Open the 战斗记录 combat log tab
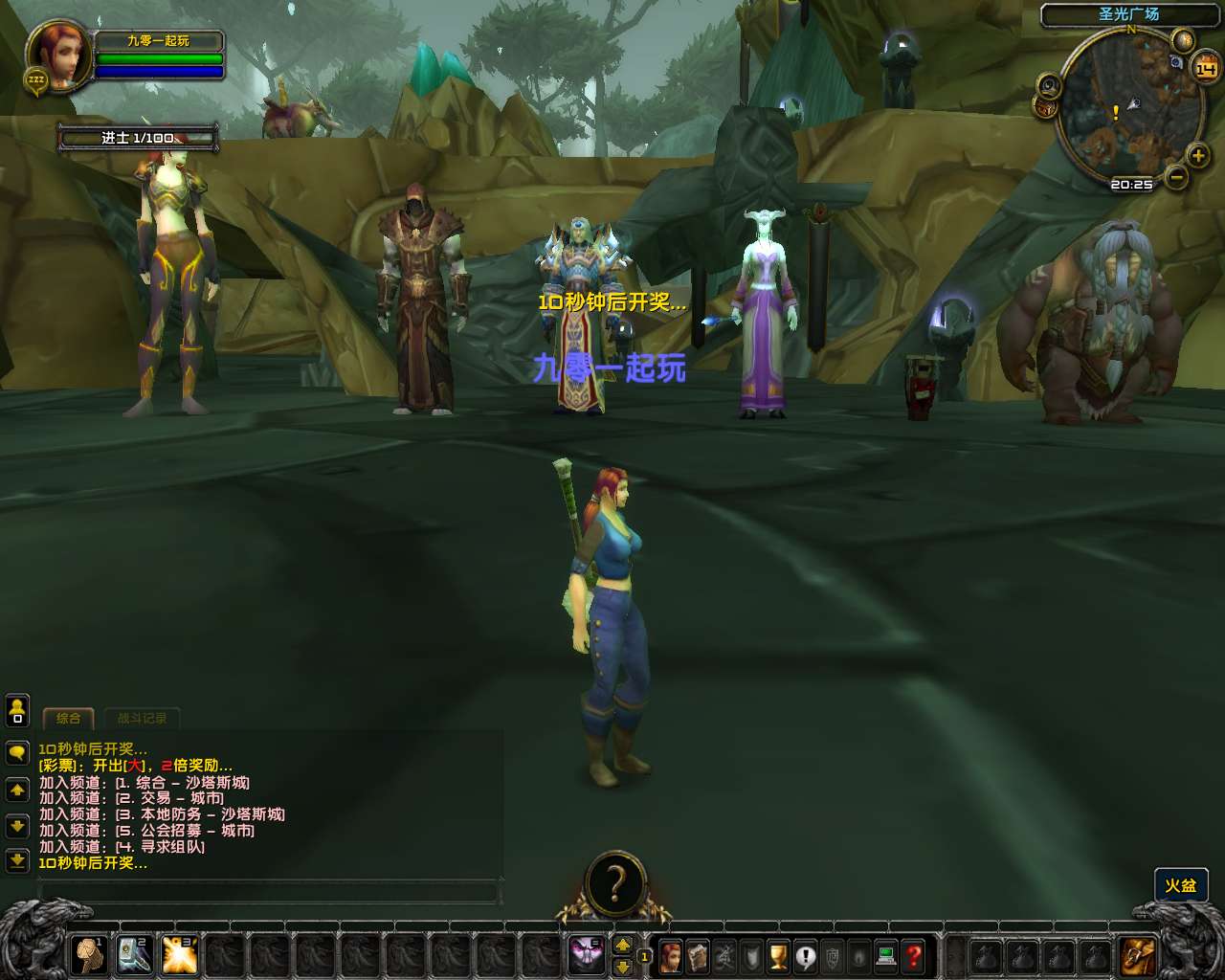 pyautogui.click(x=142, y=718)
